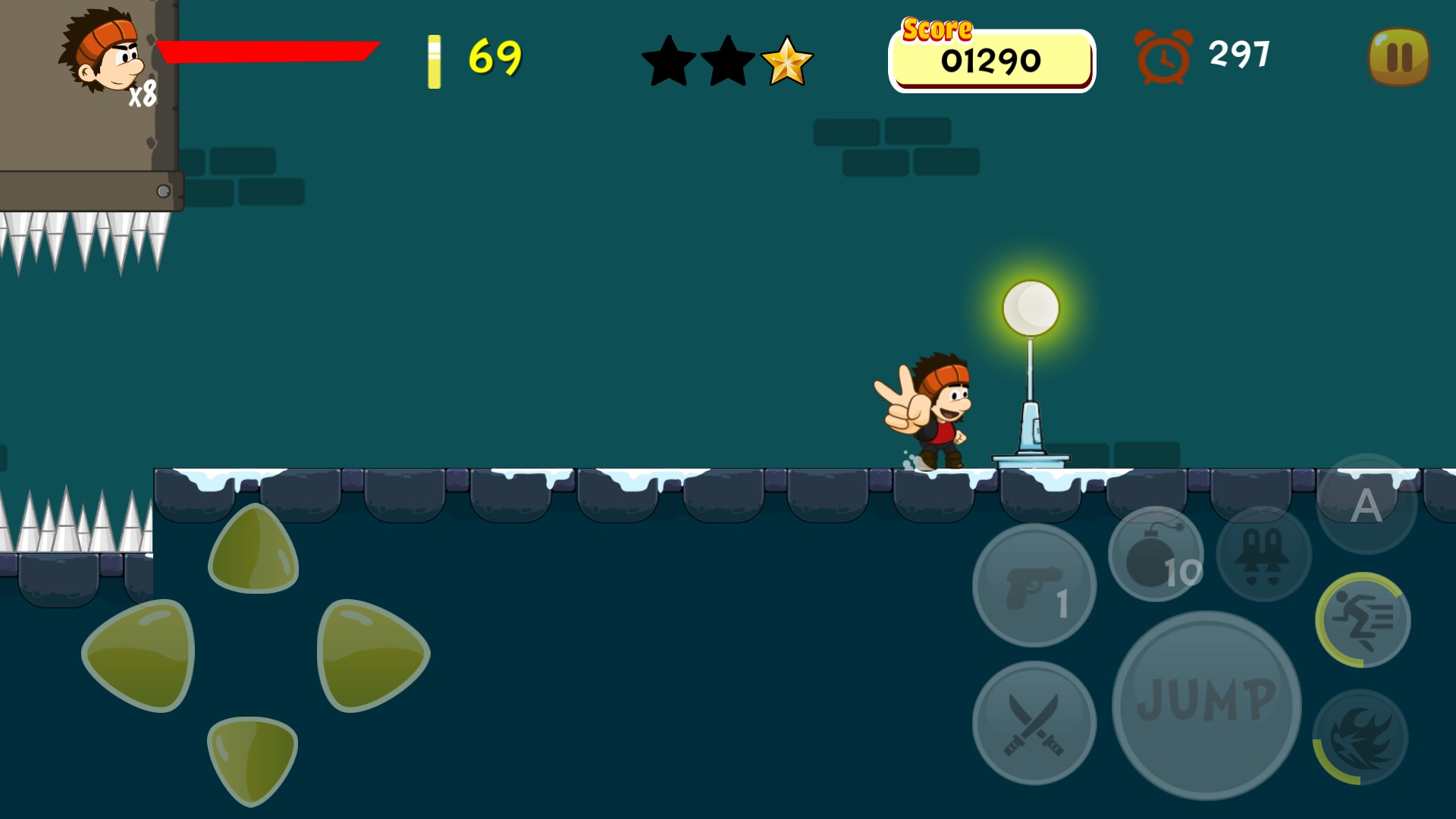Tap the up arrow on the d-pad
This screenshot has height=819, width=1456.
coord(253,549)
